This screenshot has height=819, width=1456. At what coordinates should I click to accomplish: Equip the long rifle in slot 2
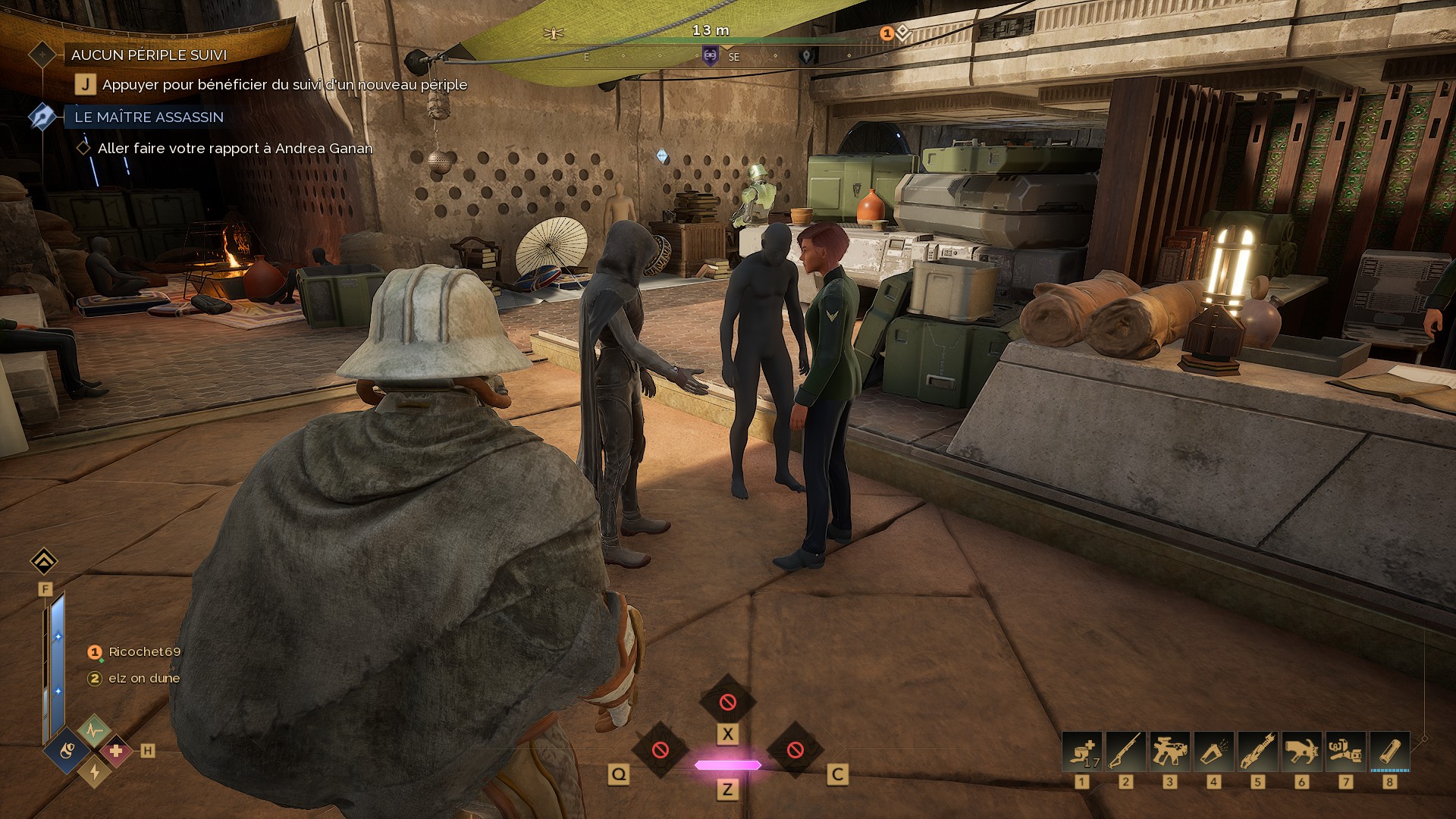[x=1126, y=752]
